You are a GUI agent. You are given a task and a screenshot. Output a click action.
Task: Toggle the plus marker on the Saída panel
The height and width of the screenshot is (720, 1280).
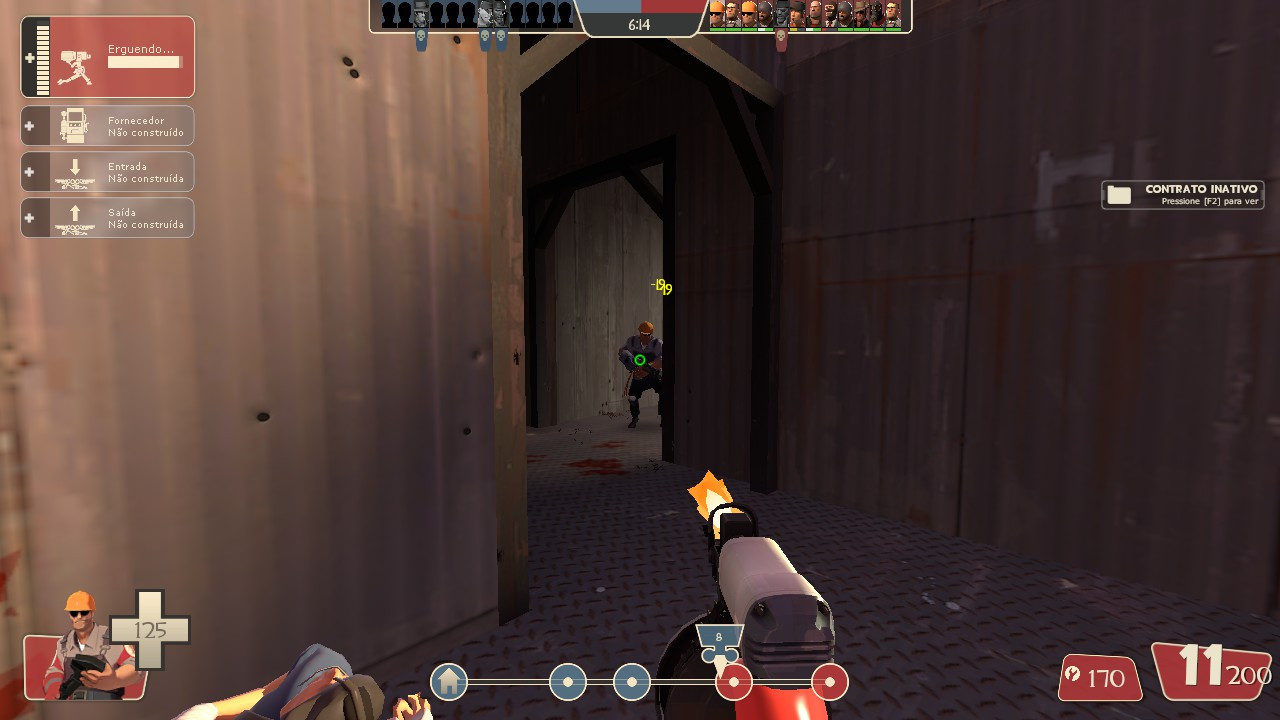[27, 217]
